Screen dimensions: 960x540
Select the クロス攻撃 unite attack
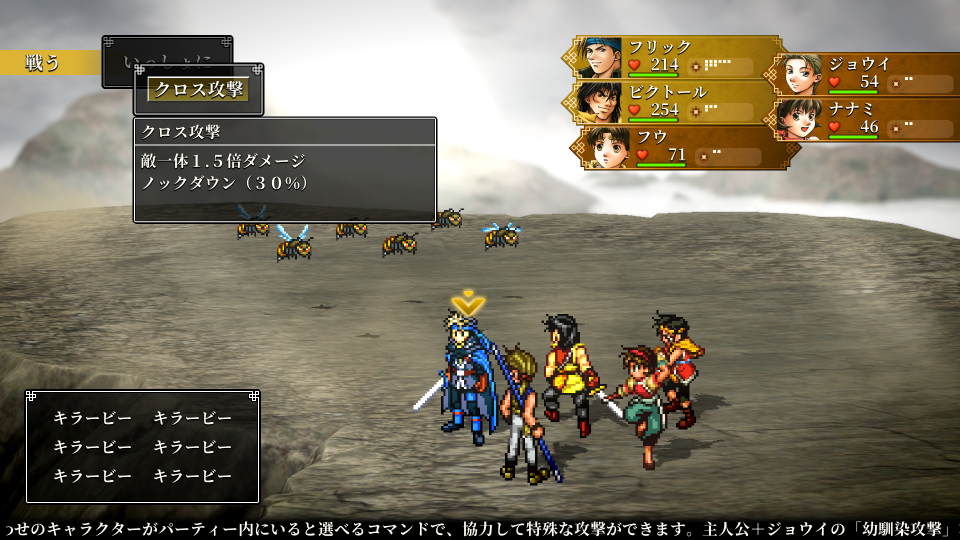(x=197, y=89)
